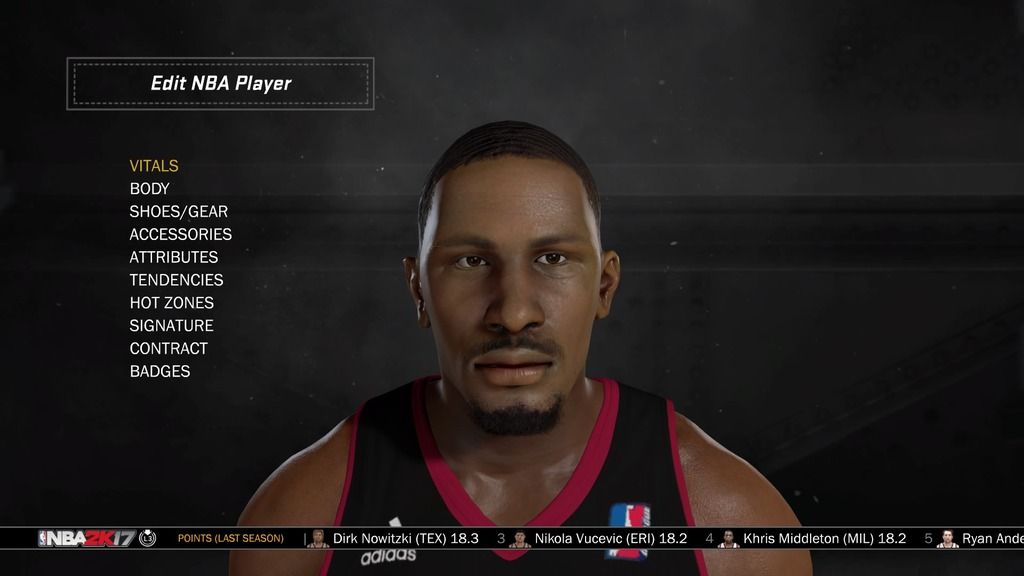Image resolution: width=1024 pixels, height=576 pixels.
Task: Open the TENDENCIES option
Action: tap(177, 280)
